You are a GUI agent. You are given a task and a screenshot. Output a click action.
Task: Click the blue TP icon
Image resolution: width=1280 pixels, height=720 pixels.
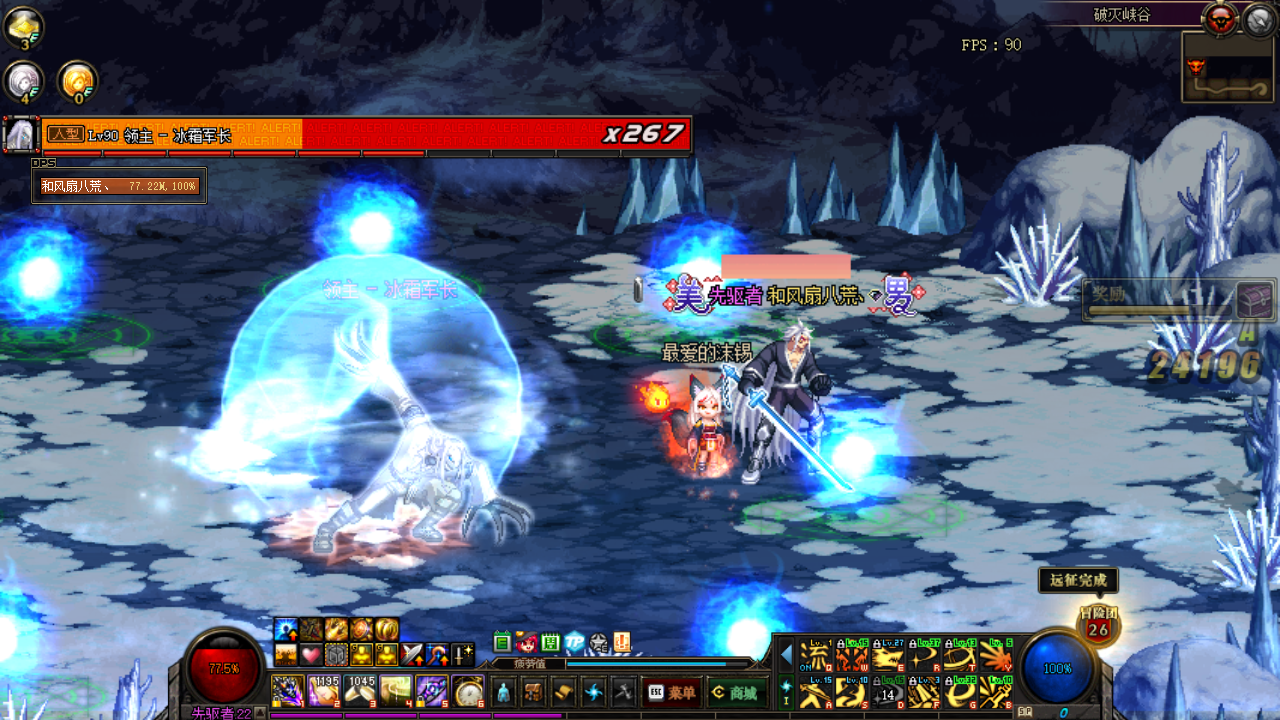574,643
